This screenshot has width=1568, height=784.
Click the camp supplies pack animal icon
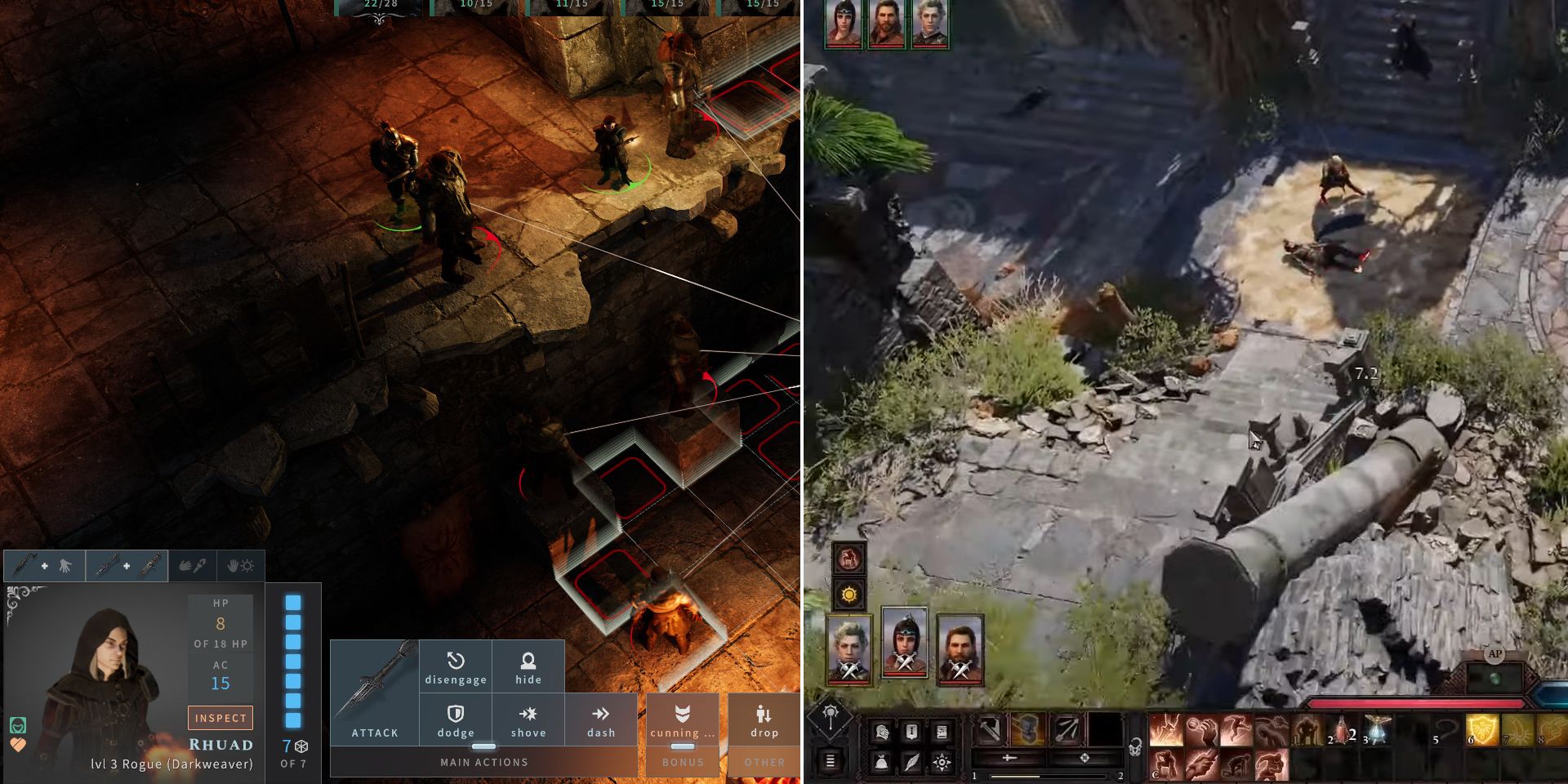(x=849, y=557)
